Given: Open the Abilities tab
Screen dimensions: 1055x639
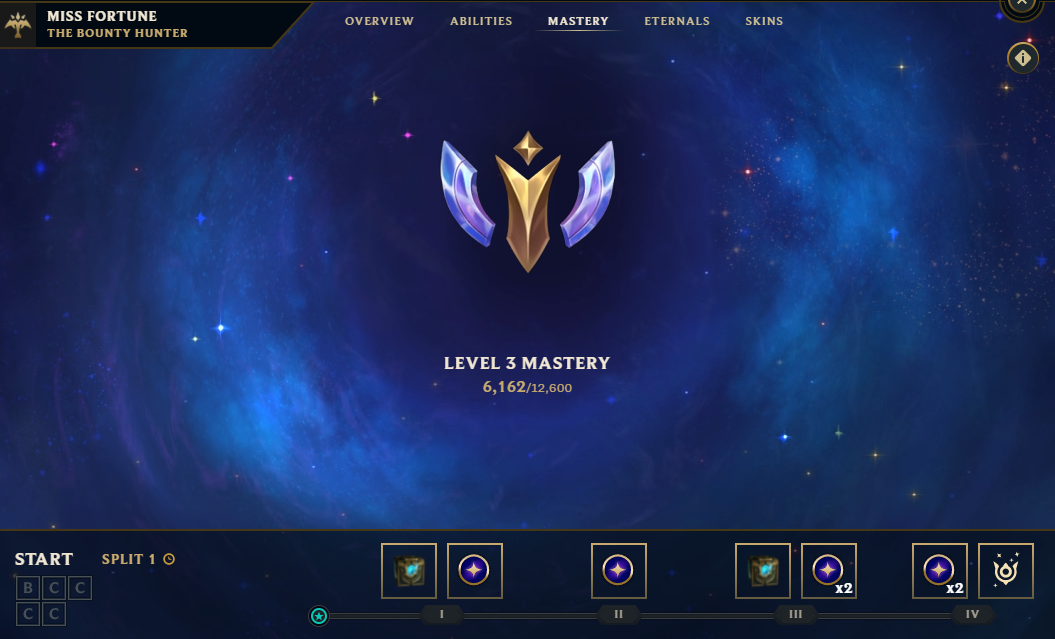Looking at the screenshot, I should click(x=481, y=21).
